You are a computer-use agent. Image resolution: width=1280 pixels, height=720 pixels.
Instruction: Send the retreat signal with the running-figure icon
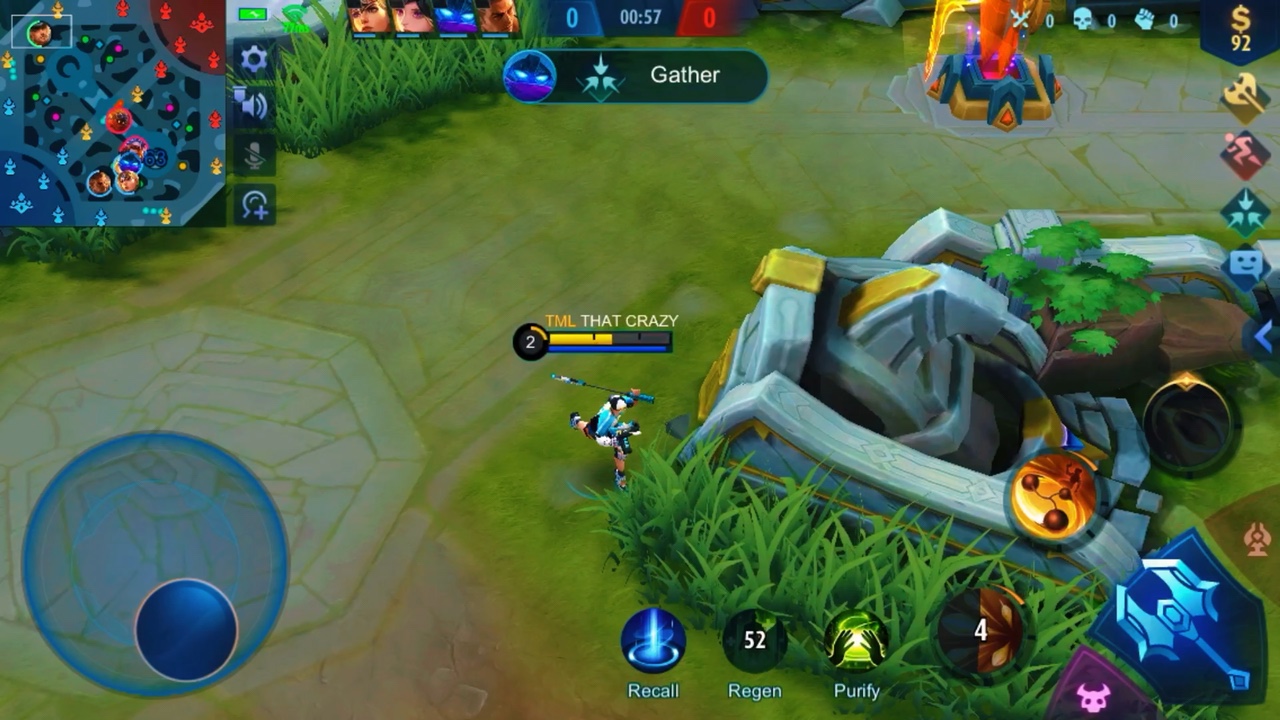point(1245,155)
